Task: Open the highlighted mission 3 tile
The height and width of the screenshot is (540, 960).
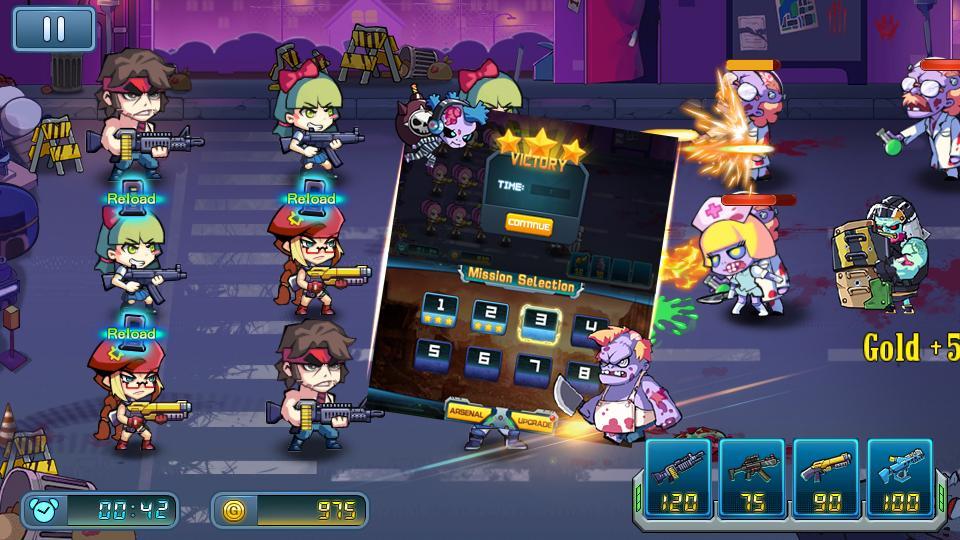Action: point(540,322)
